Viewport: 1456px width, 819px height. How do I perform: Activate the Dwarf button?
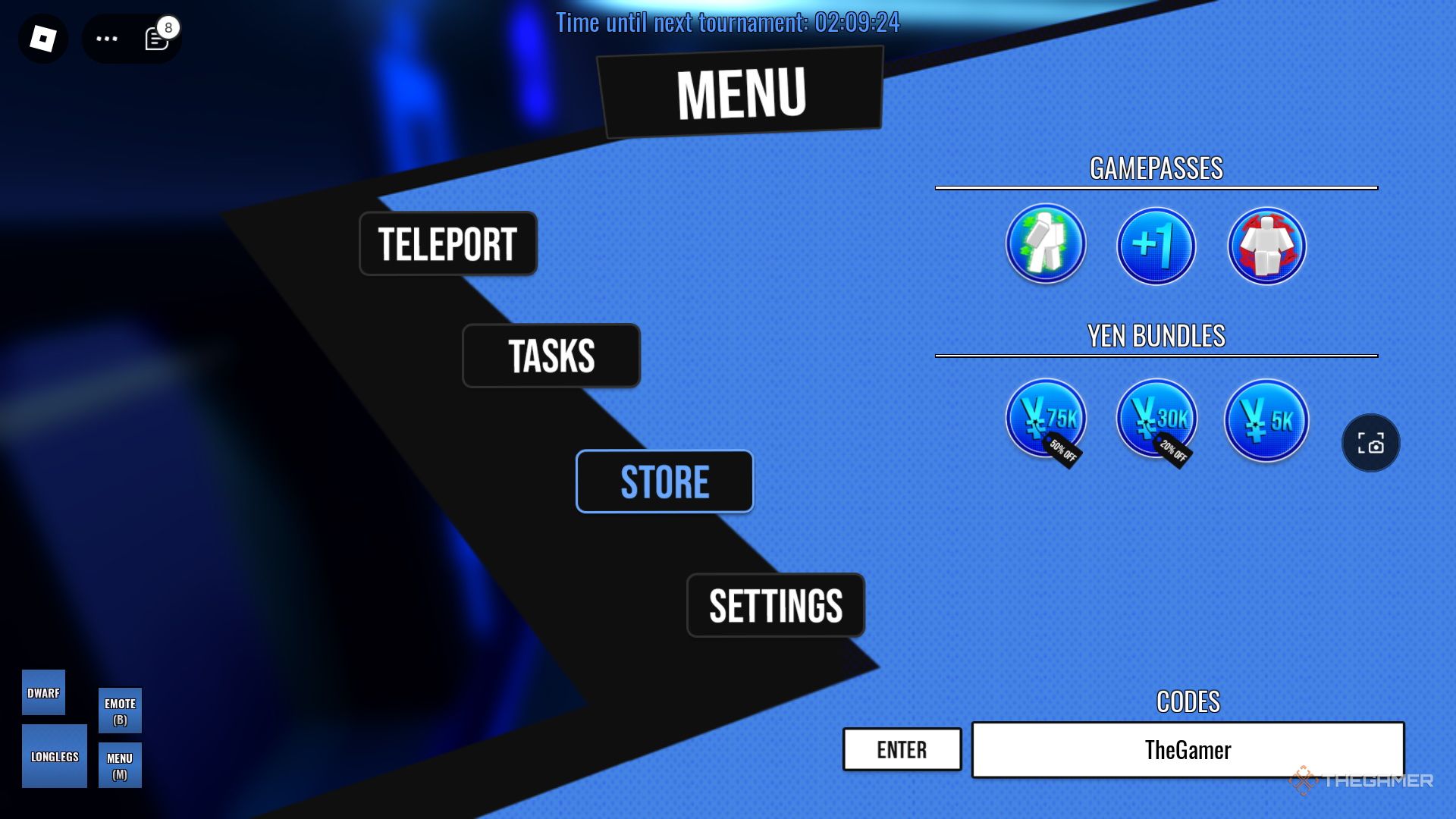pyautogui.click(x=43, y=692)
